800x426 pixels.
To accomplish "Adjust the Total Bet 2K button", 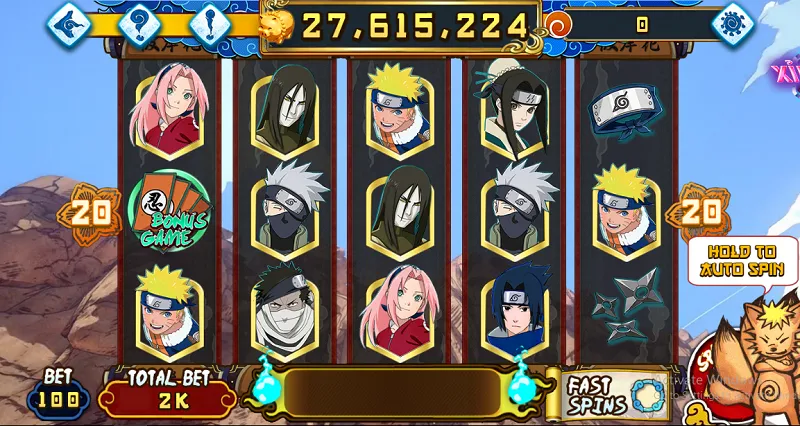I will click(x=166, y=394).
